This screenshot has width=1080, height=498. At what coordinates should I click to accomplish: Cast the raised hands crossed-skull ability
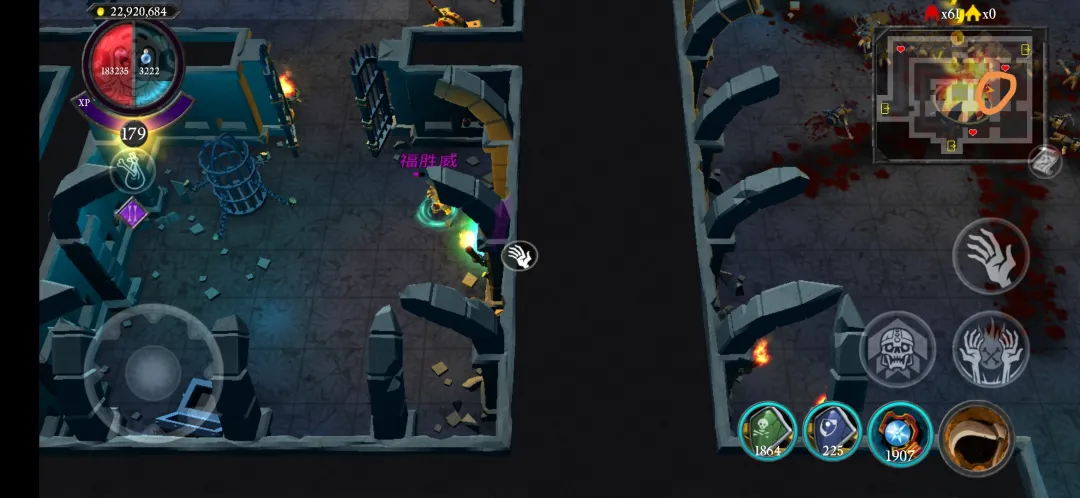tap(990, 349)
